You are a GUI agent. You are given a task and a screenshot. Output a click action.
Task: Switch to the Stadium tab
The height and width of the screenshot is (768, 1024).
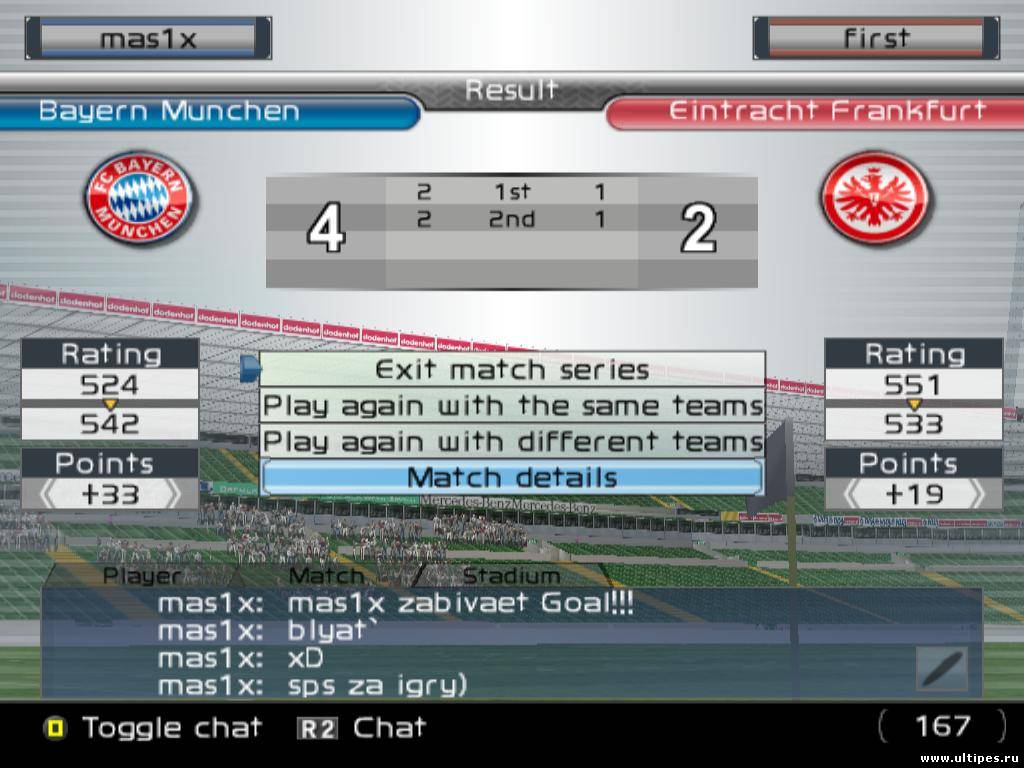point(510,576)
